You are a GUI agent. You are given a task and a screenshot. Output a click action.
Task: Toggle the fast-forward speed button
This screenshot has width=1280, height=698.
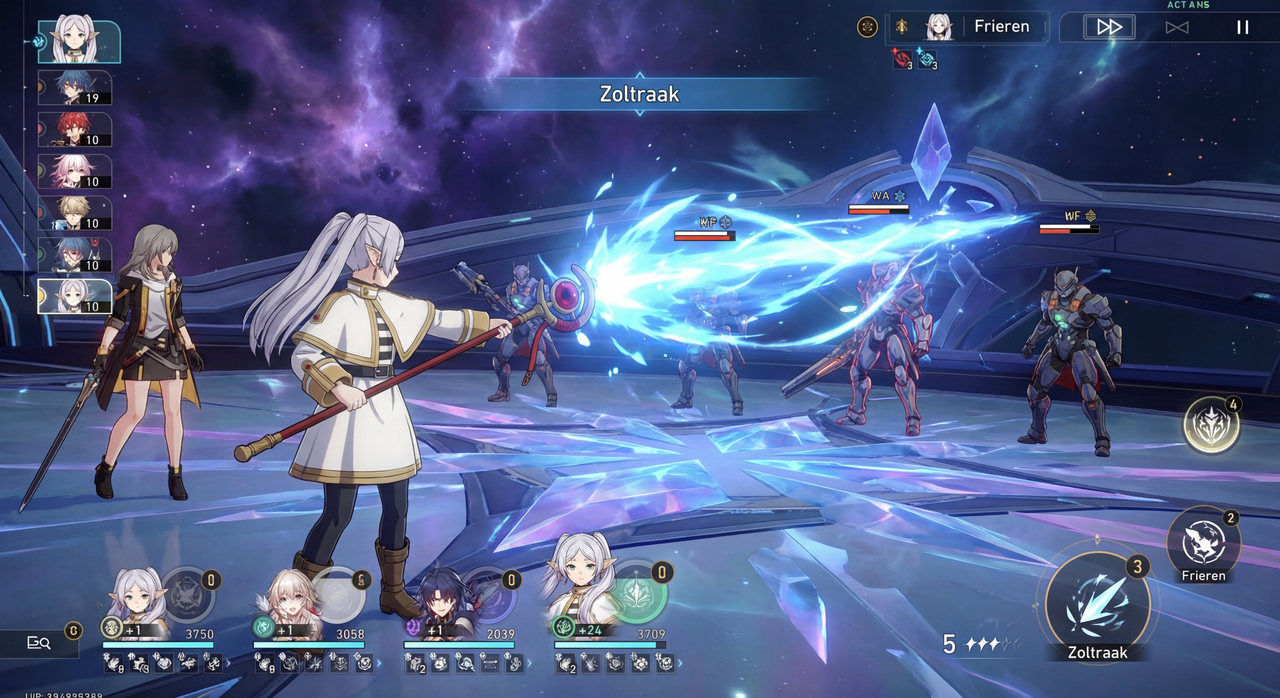pos(1109,27)
